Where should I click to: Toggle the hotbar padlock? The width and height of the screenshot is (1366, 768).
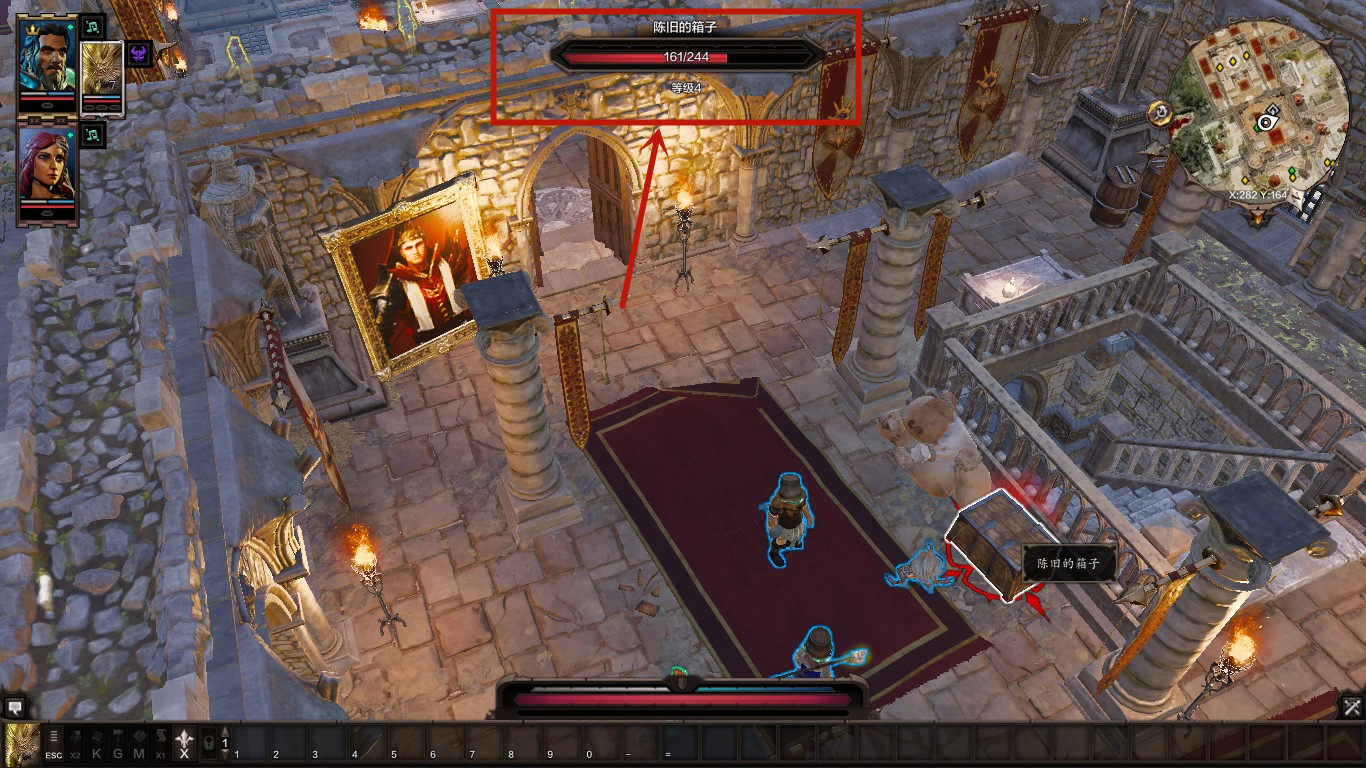point(208,743)
